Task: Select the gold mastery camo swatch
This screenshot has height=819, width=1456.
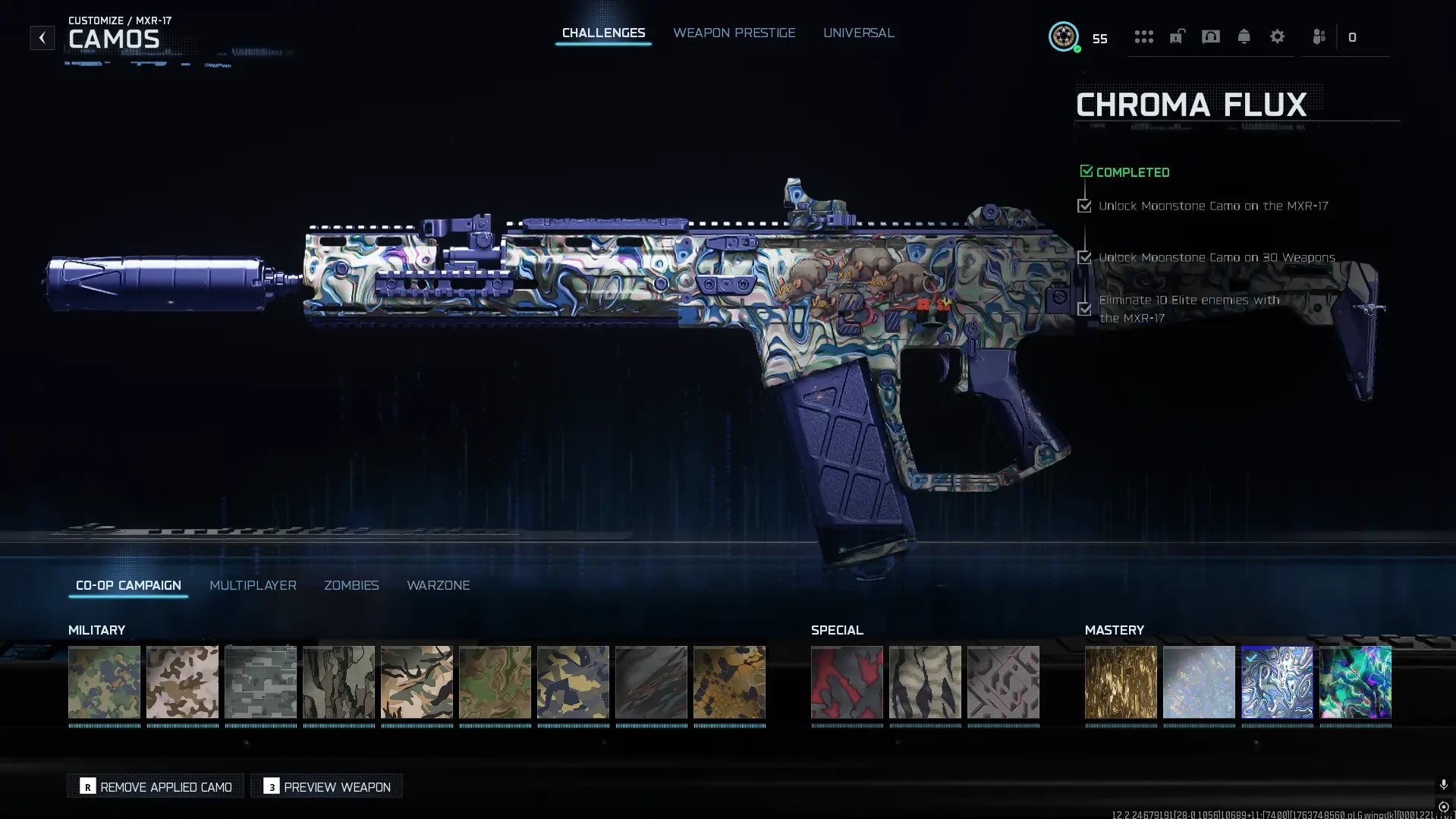Action: pyautogui.click(x=1121, y=682)
